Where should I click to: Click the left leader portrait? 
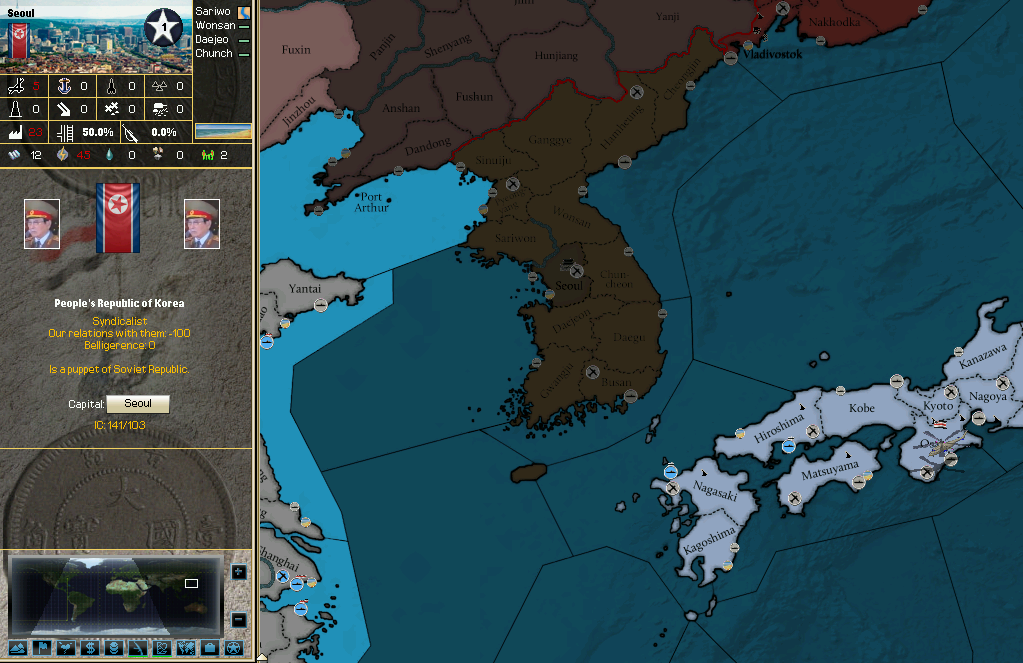(x=42, y=224)
